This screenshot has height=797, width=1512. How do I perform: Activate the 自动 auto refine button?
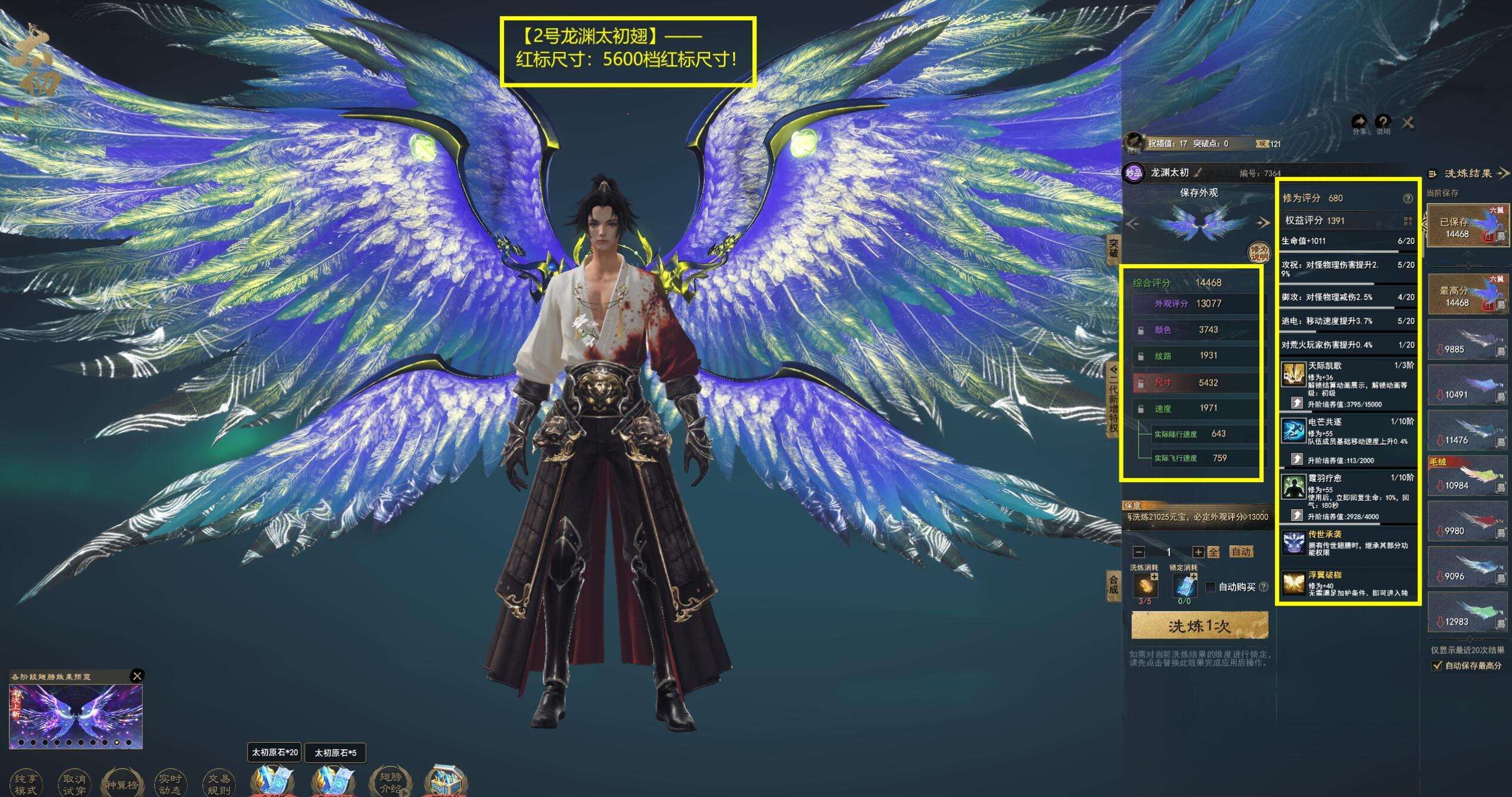(1241, 552)
